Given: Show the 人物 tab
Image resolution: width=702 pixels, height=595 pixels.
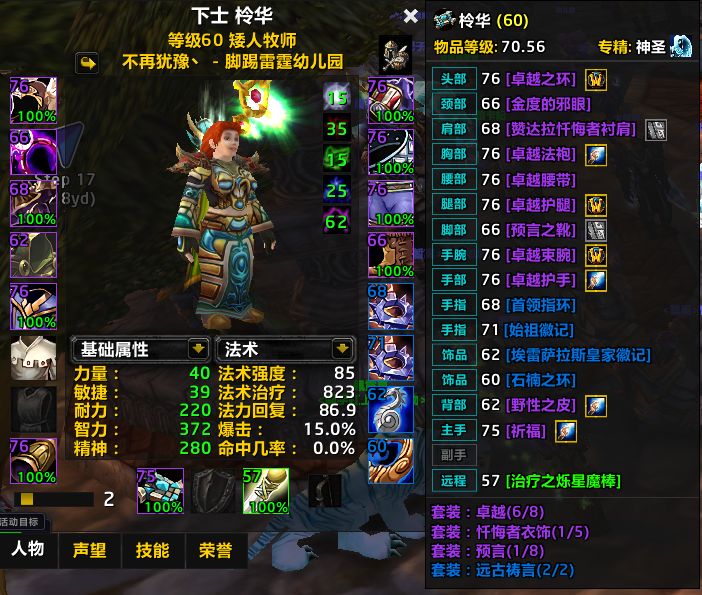Looking at the screenshot, I should [28, 550].
